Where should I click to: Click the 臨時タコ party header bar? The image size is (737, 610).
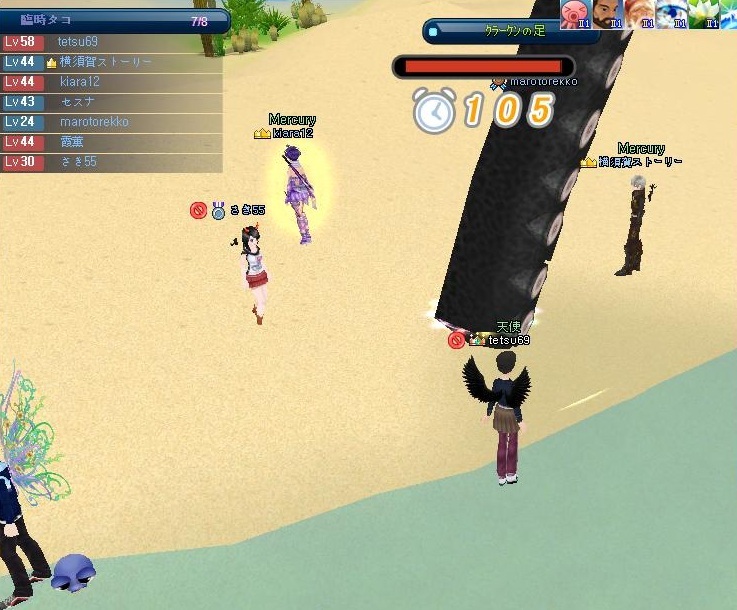click(x=115, y=20)
